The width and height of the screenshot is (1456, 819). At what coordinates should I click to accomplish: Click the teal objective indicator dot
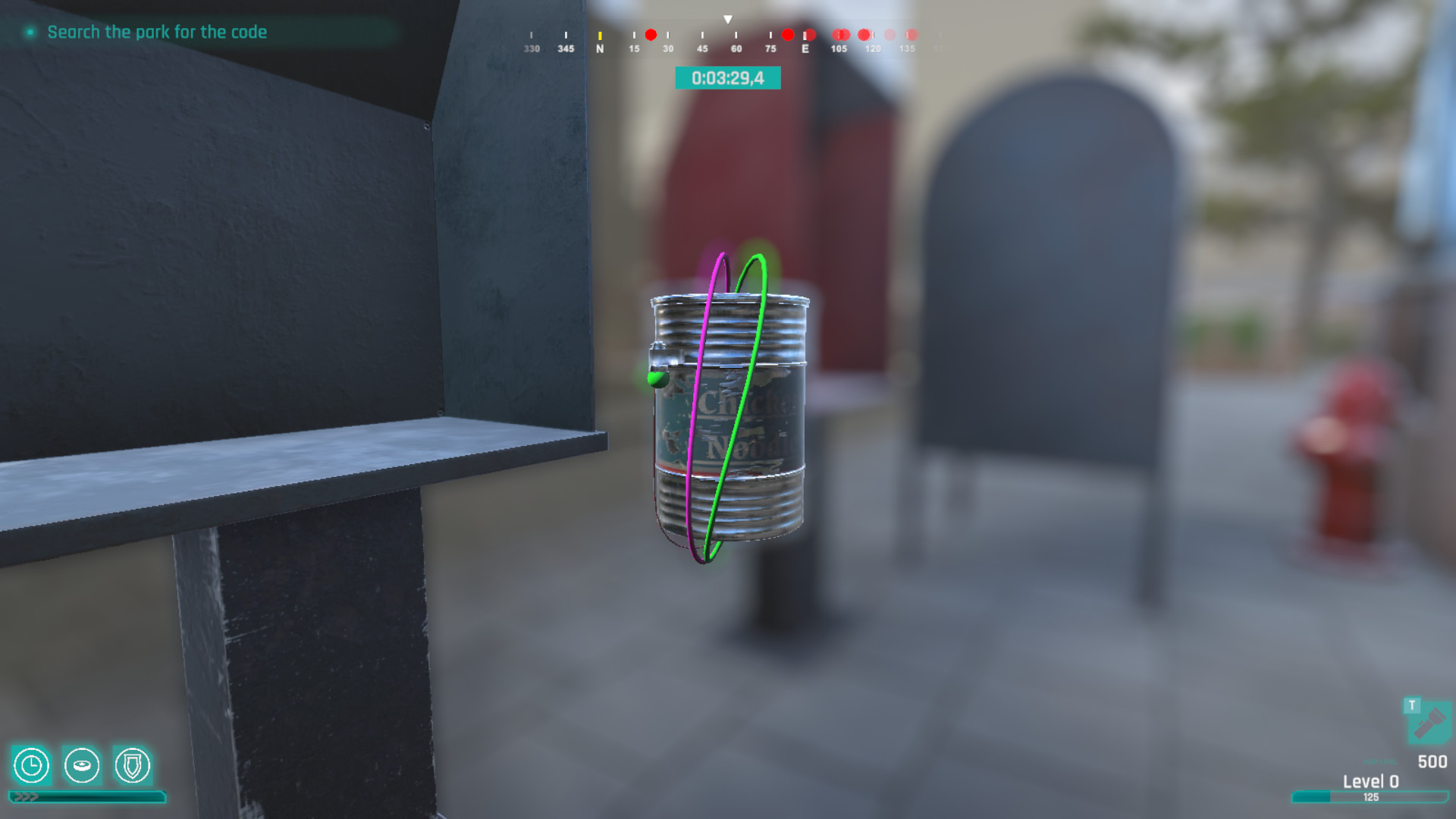(28, 33)
